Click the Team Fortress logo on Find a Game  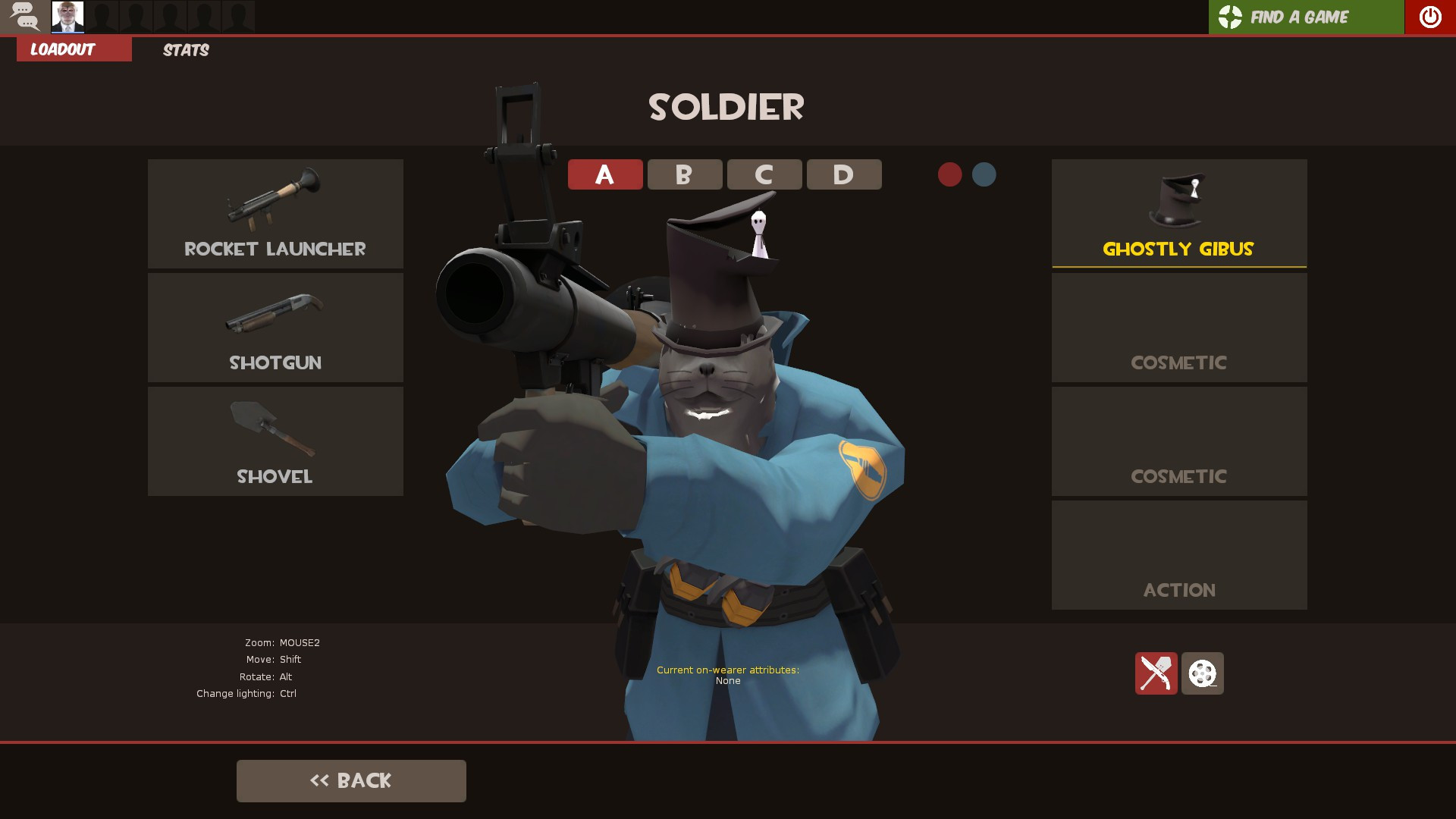tap(1229, 15)
